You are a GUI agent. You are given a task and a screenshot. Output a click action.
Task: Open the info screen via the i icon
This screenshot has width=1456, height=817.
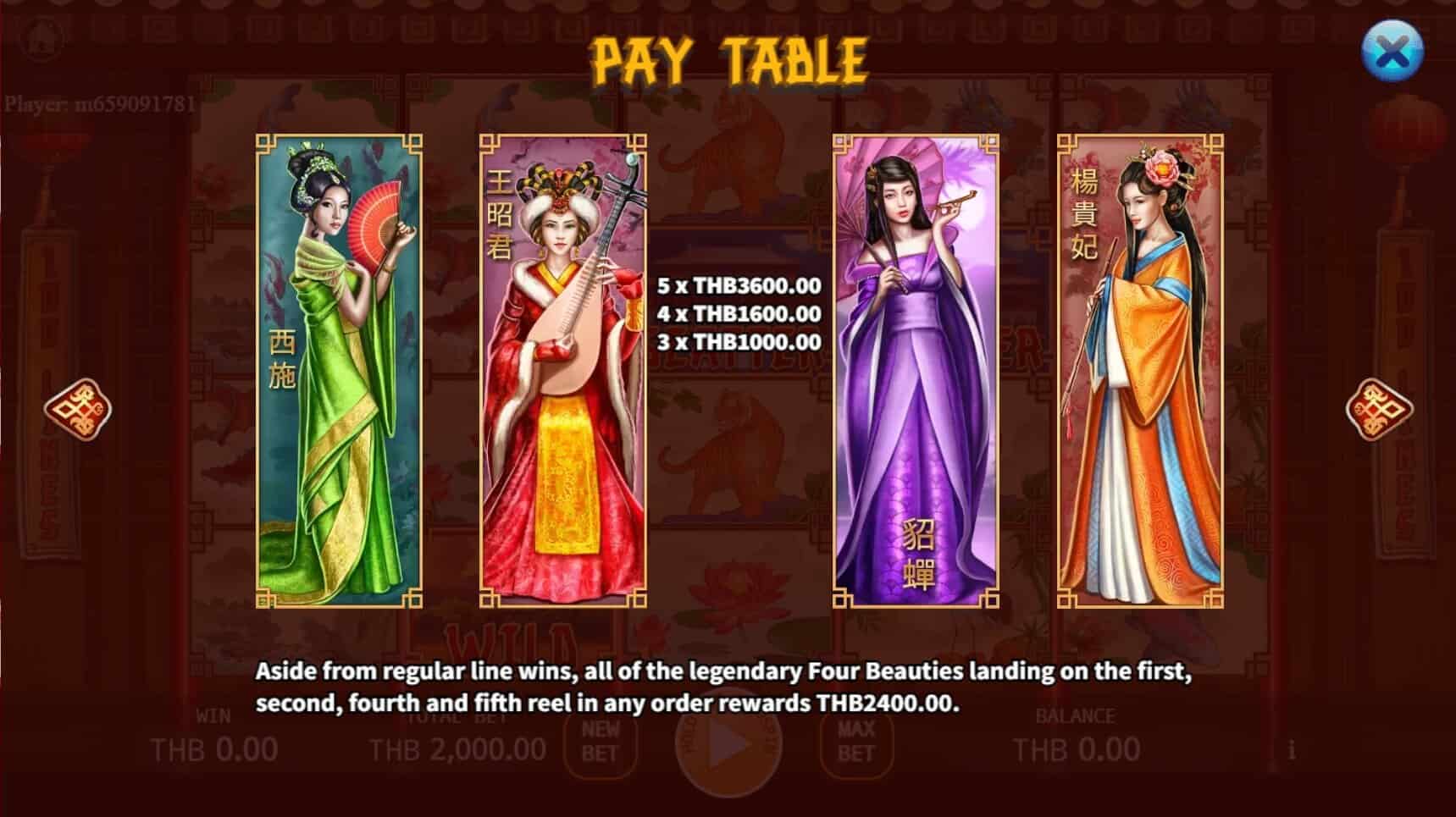click(x=1291, y=748)
